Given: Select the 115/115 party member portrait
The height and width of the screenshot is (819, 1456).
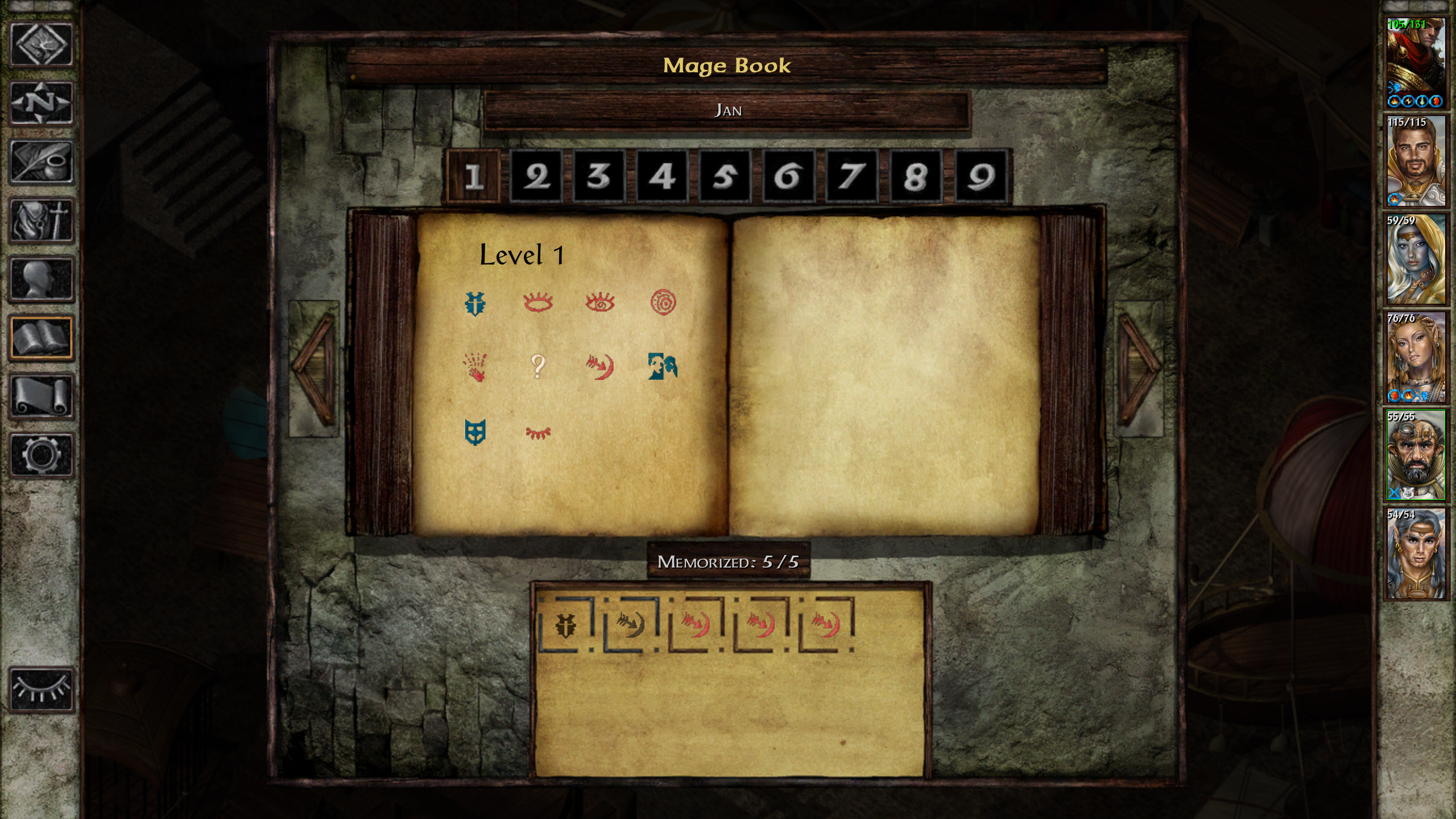Looking at the screenshot, I should click(x=1415, y=162).
